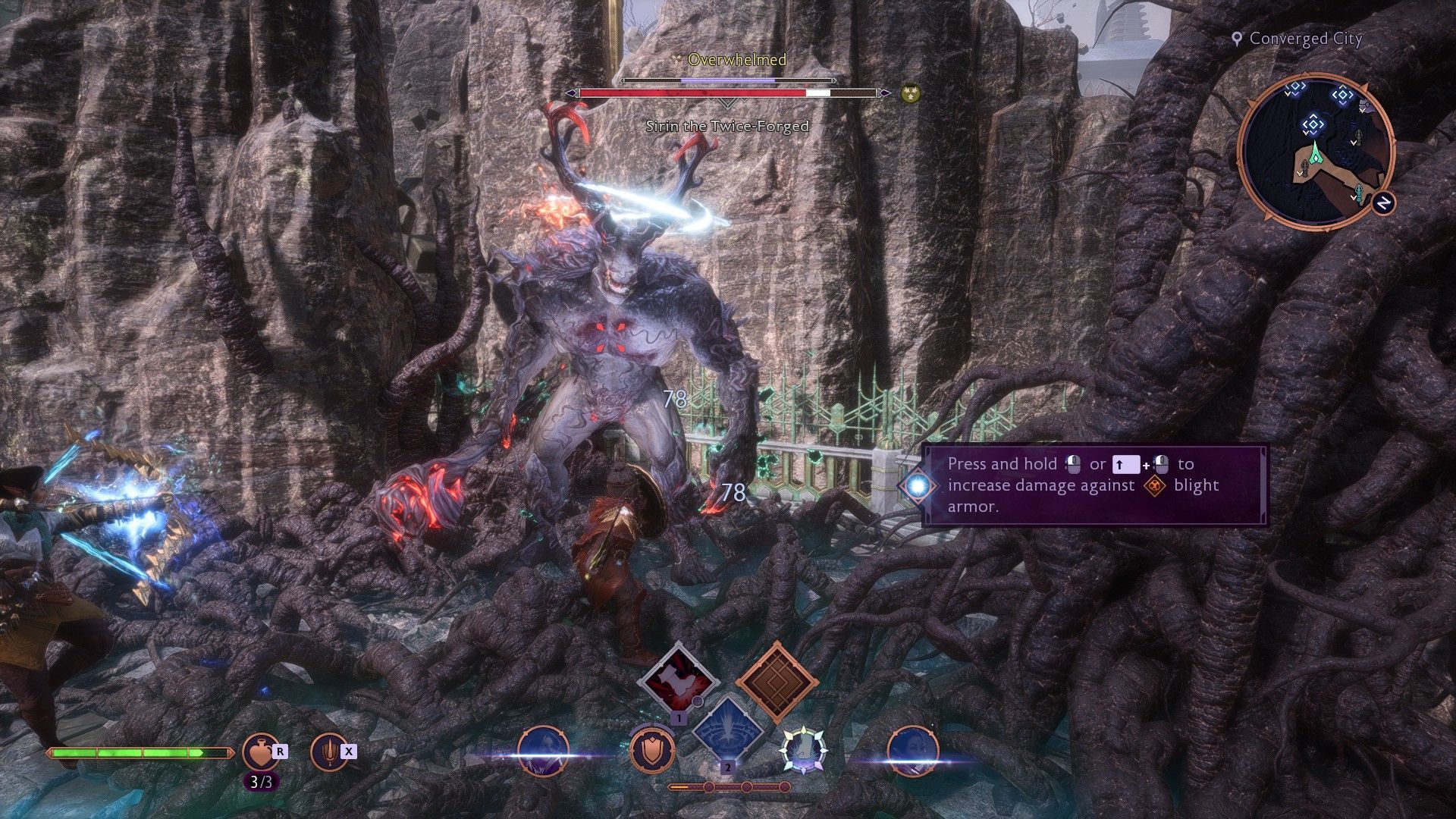Activate the shield icon ability

(653, 752)
